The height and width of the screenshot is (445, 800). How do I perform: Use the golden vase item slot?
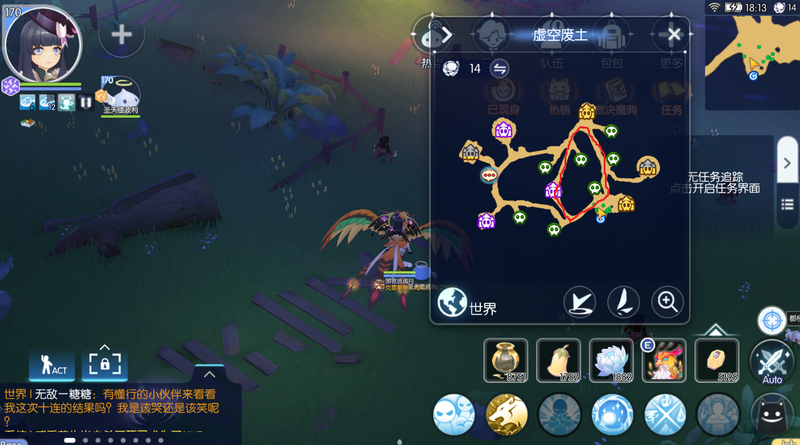pyautogui.click(x=504, y=361)
